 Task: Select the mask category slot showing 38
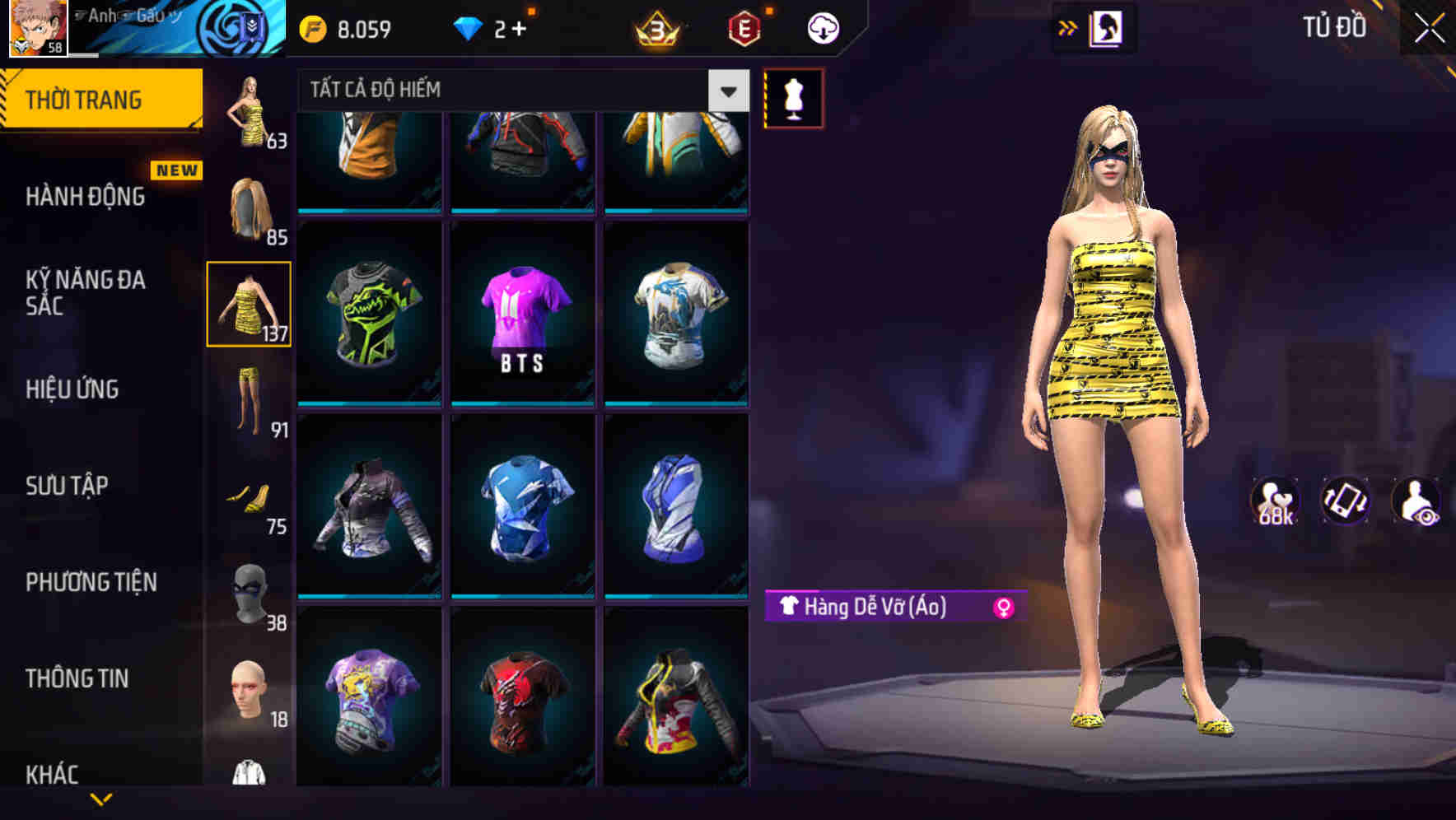coord(249,591)
